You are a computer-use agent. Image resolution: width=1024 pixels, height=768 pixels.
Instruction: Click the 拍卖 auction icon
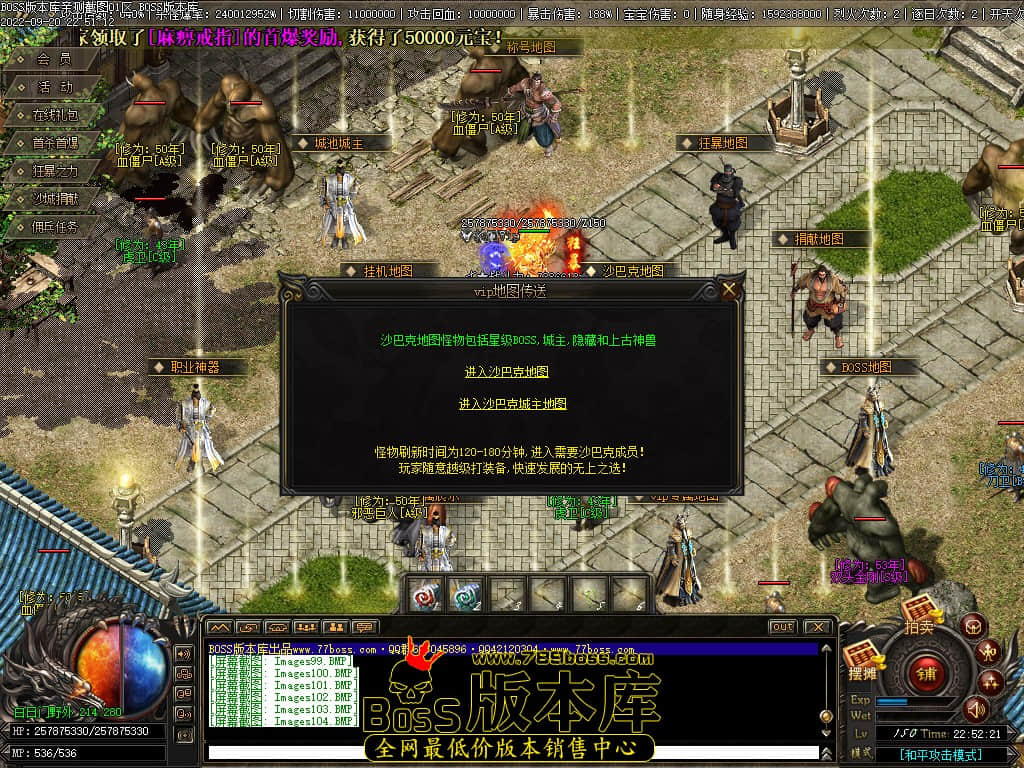click(x=918, y=612)
